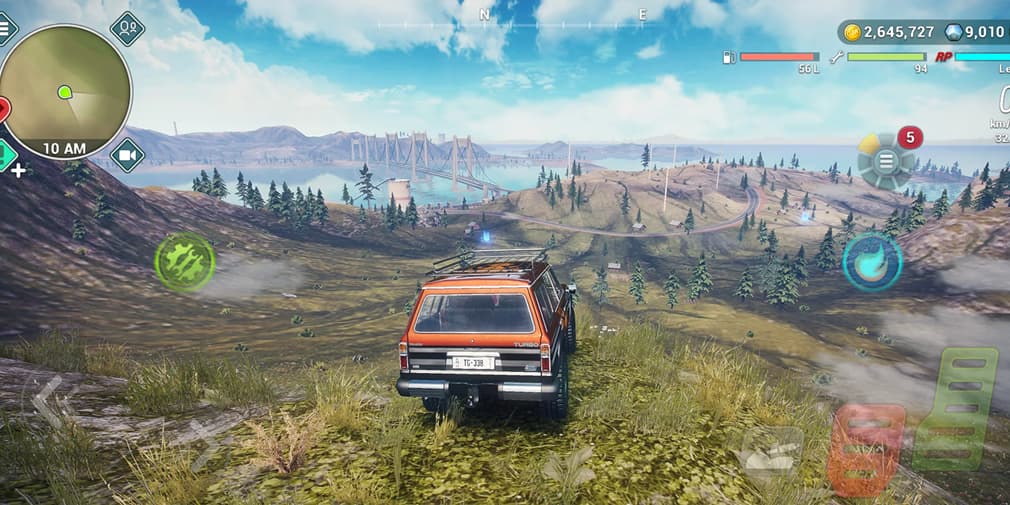Hit the red brake pedal

click(x=866, y=448)
